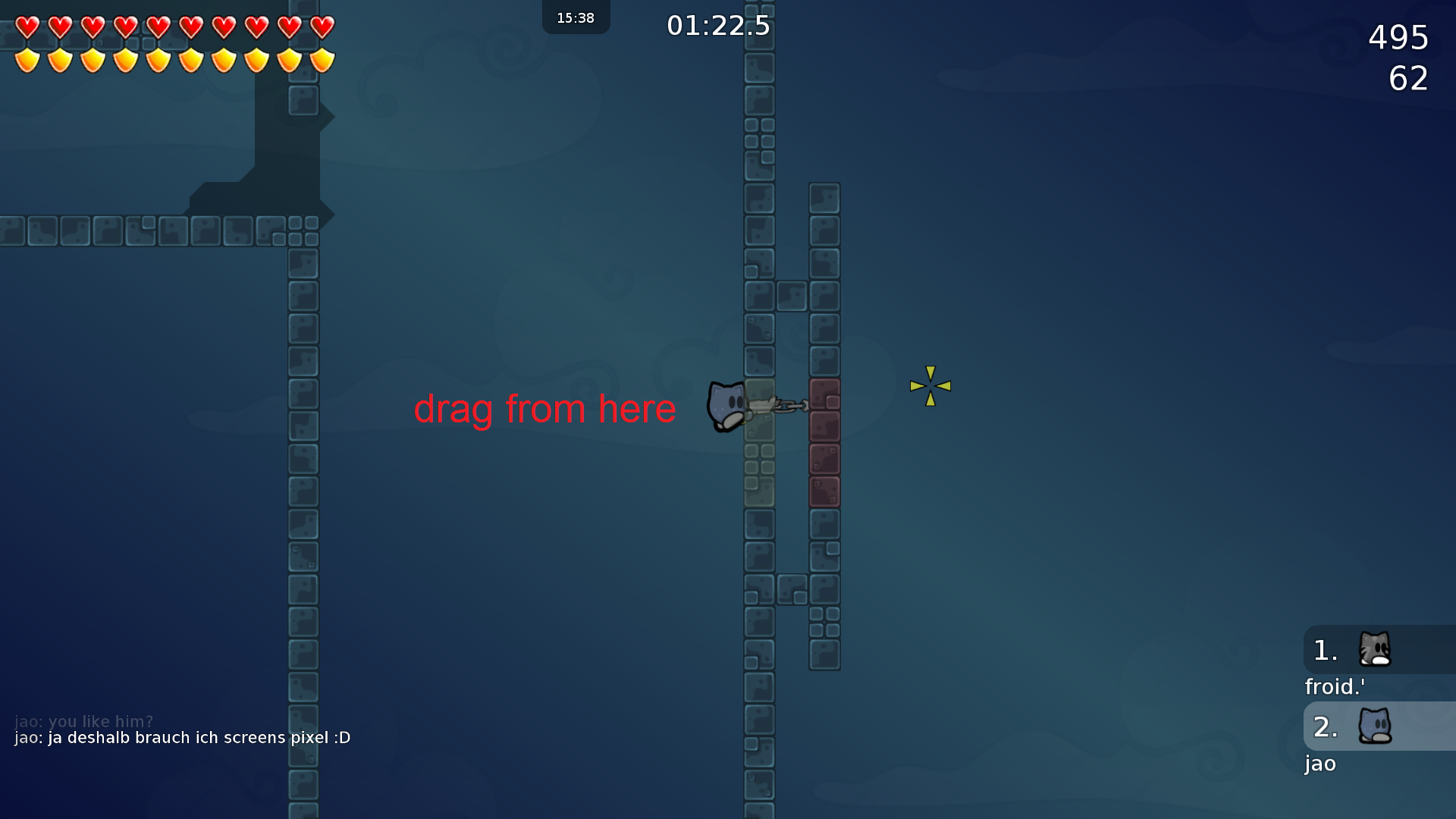Click the fifth heart in the health row

tap(158, 27)
